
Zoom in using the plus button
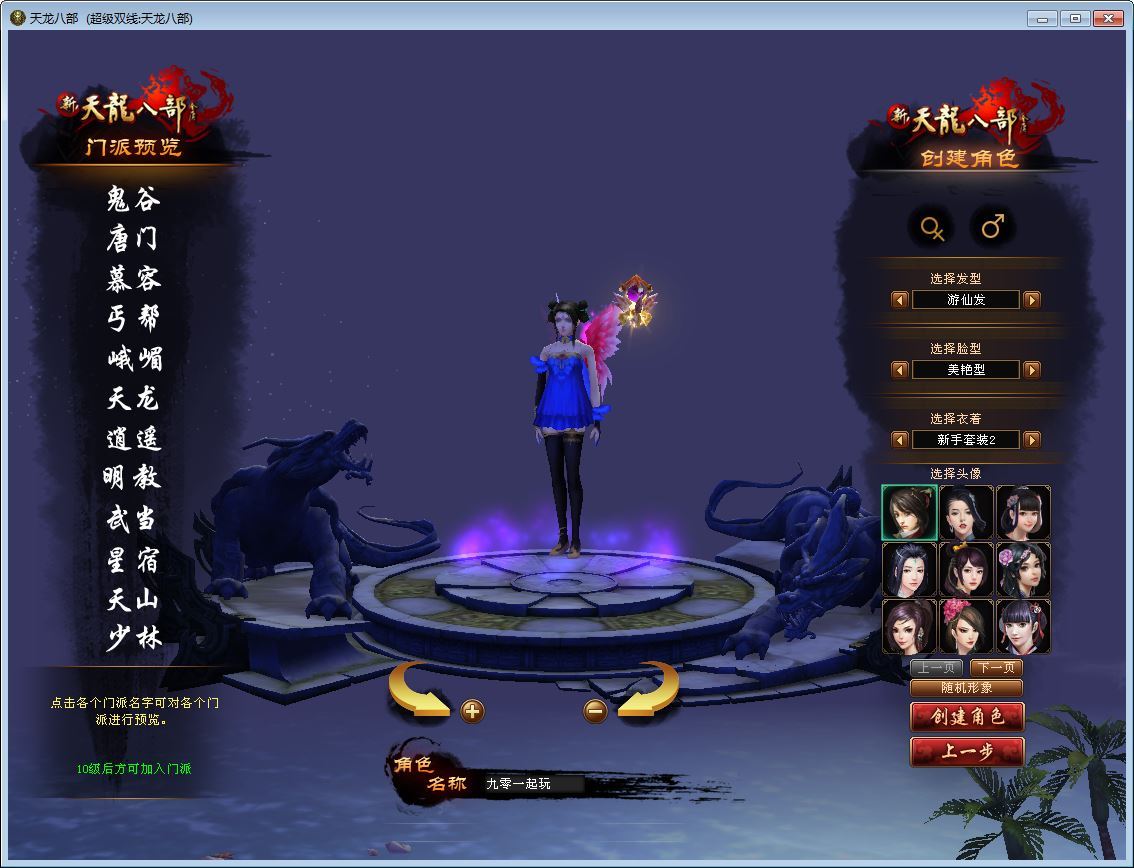473,711
